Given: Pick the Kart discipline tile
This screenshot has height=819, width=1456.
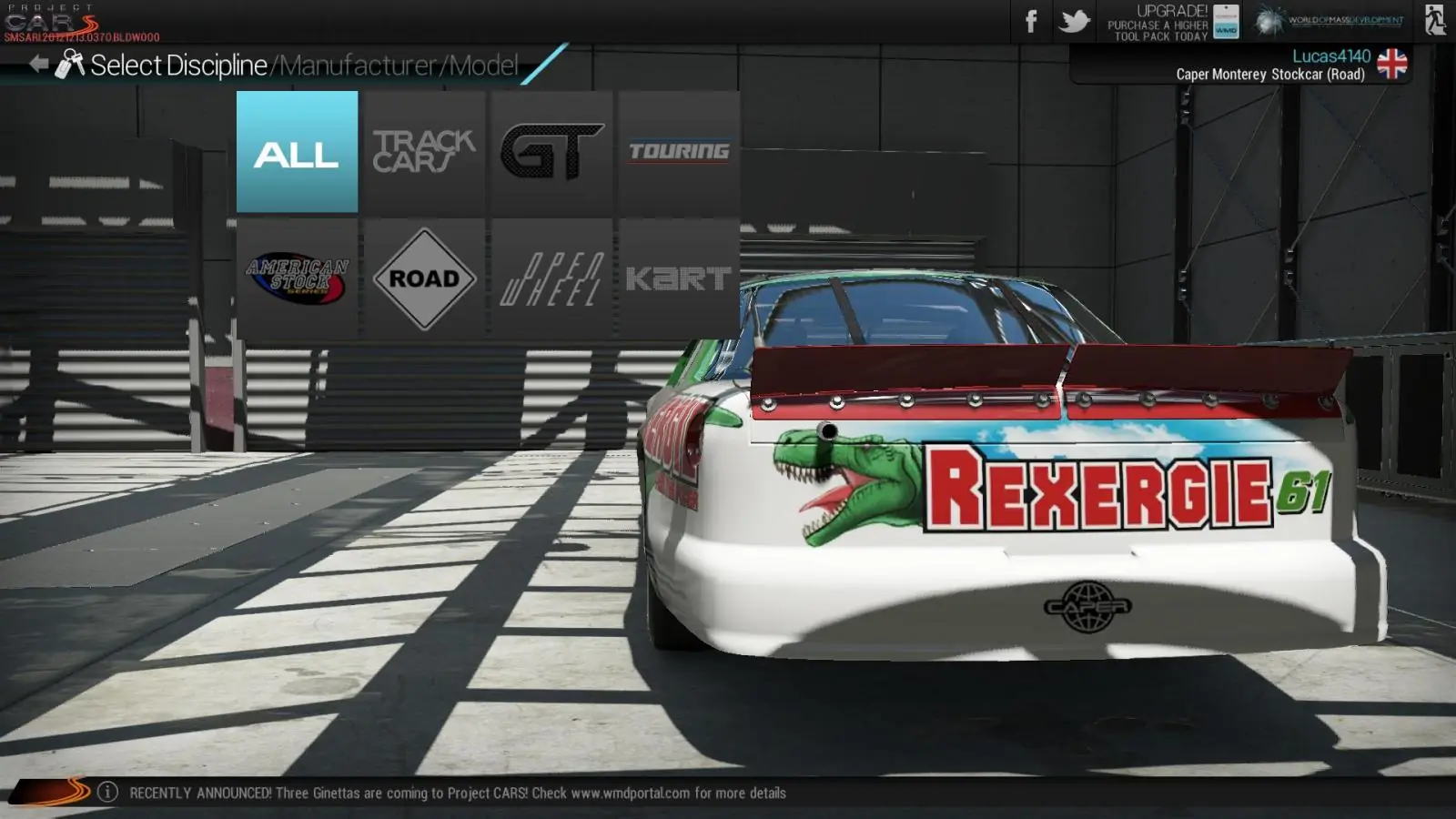Looking at the screenshot, I should point(679,278).
